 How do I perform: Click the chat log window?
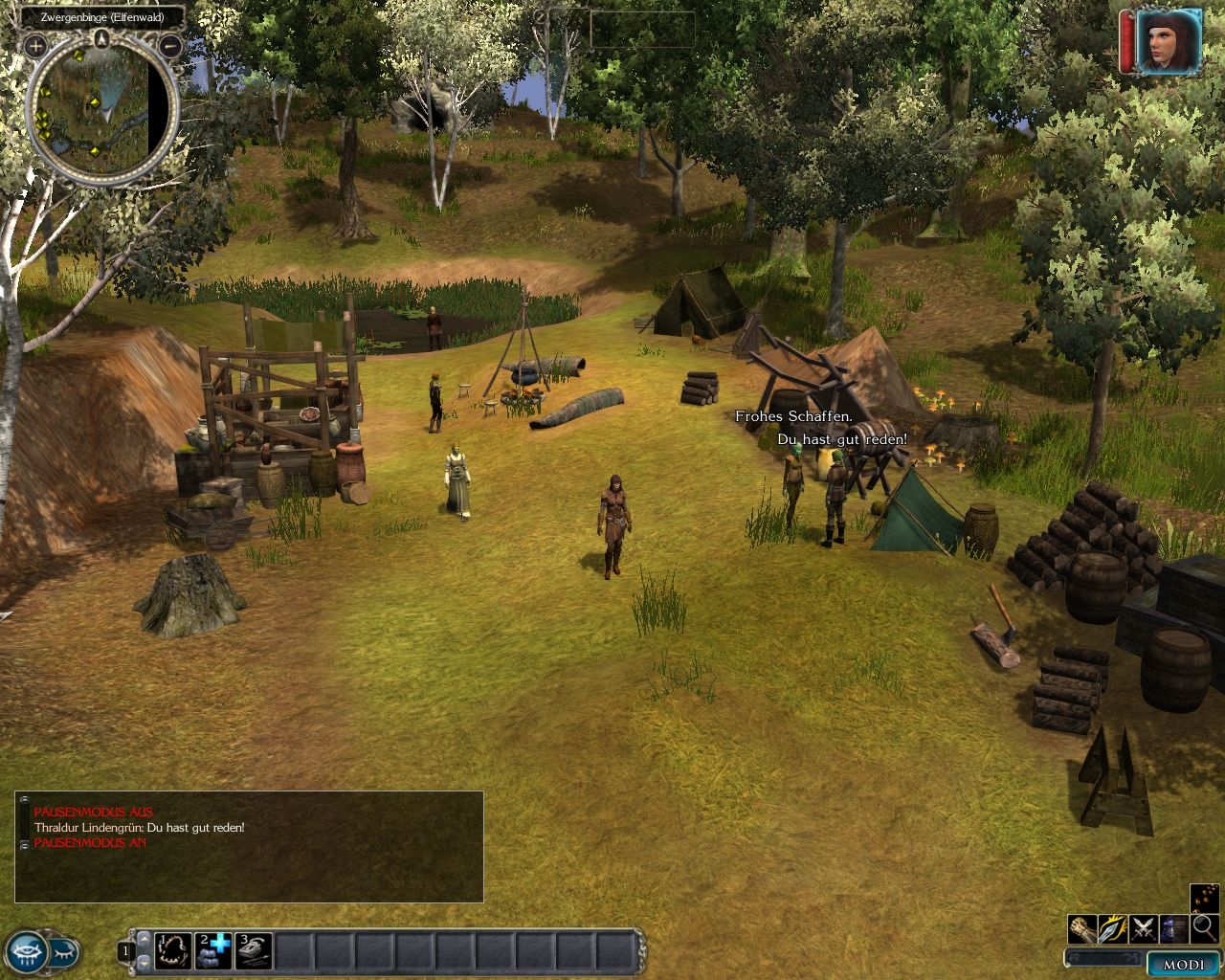pos(249,847)
